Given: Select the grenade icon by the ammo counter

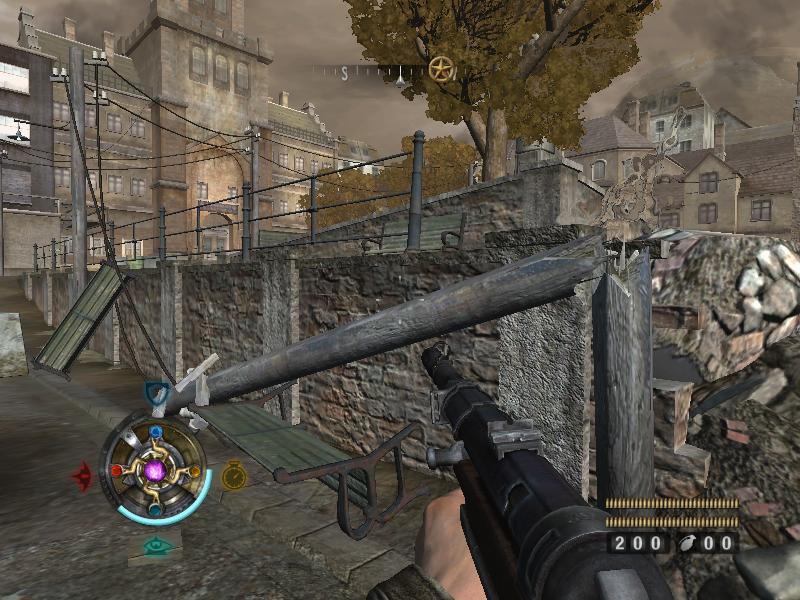Looking at the screenshot, I should coord(689,543).
